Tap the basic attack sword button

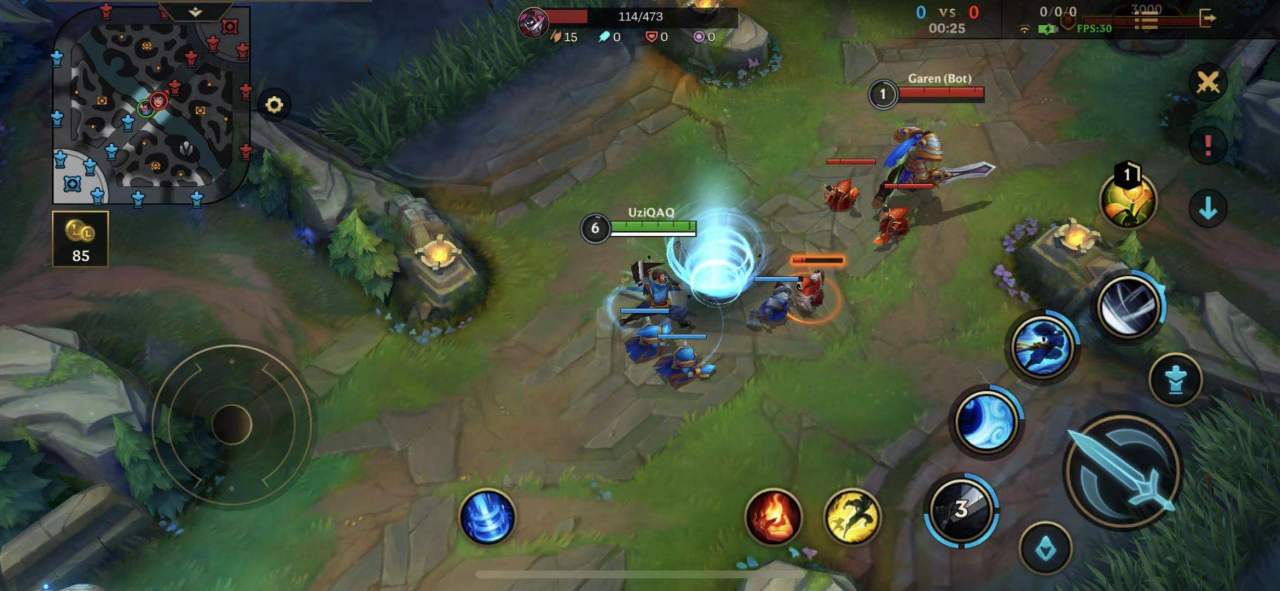[x=1122, y=470]
